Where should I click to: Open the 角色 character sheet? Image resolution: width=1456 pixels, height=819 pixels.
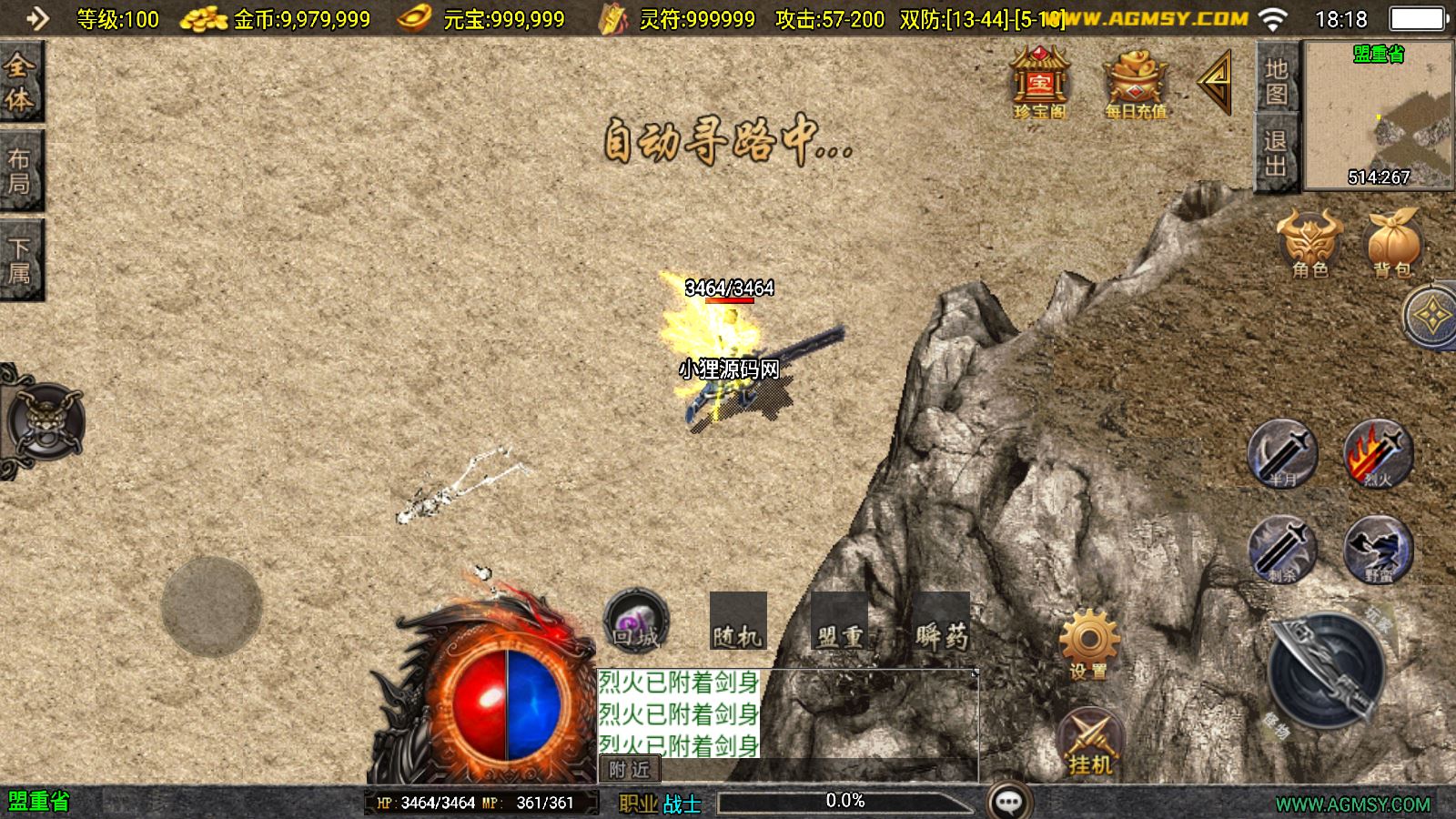tap(1309, 243)
